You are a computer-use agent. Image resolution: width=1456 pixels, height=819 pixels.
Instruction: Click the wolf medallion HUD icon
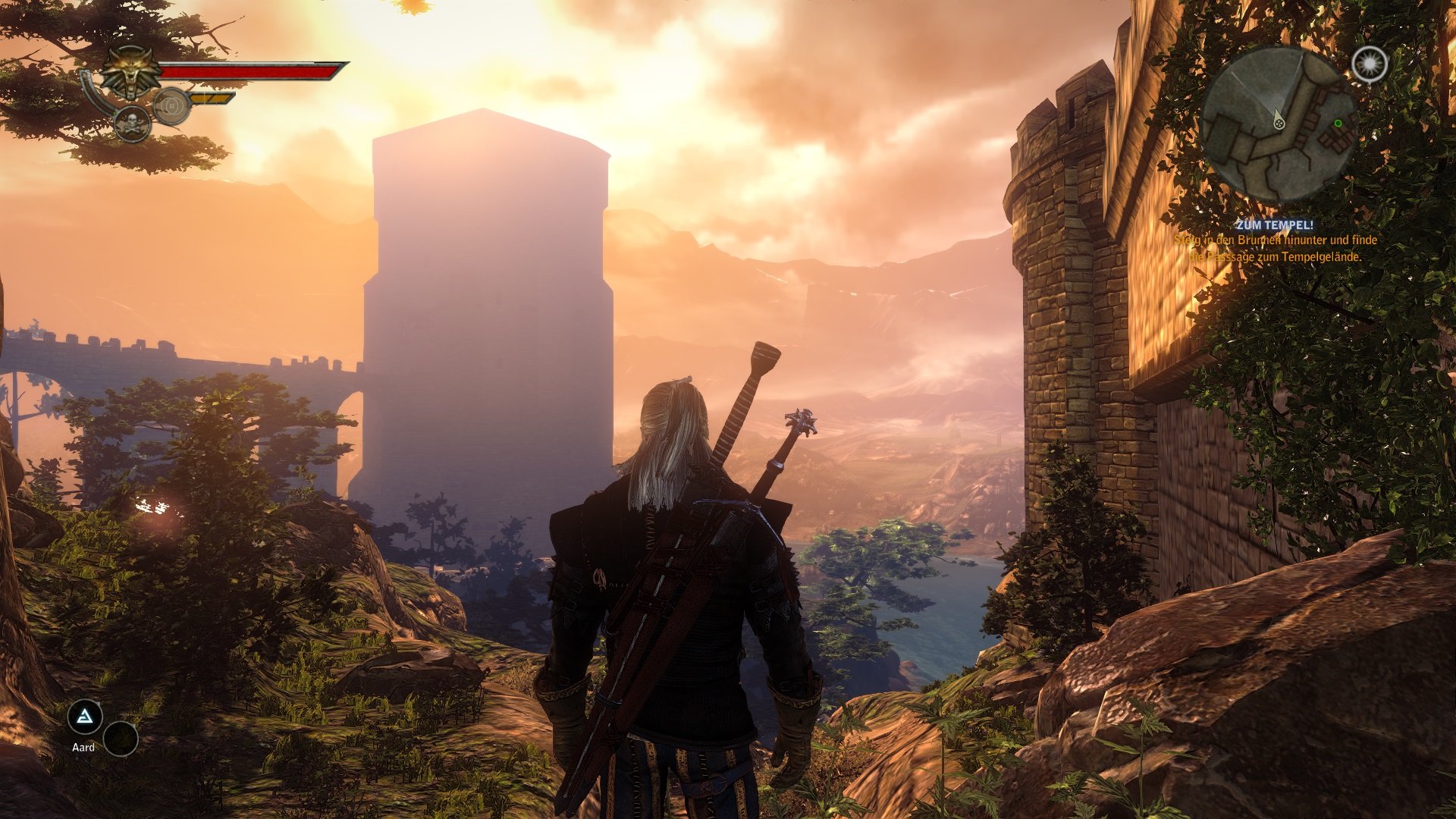click(130, 72)
